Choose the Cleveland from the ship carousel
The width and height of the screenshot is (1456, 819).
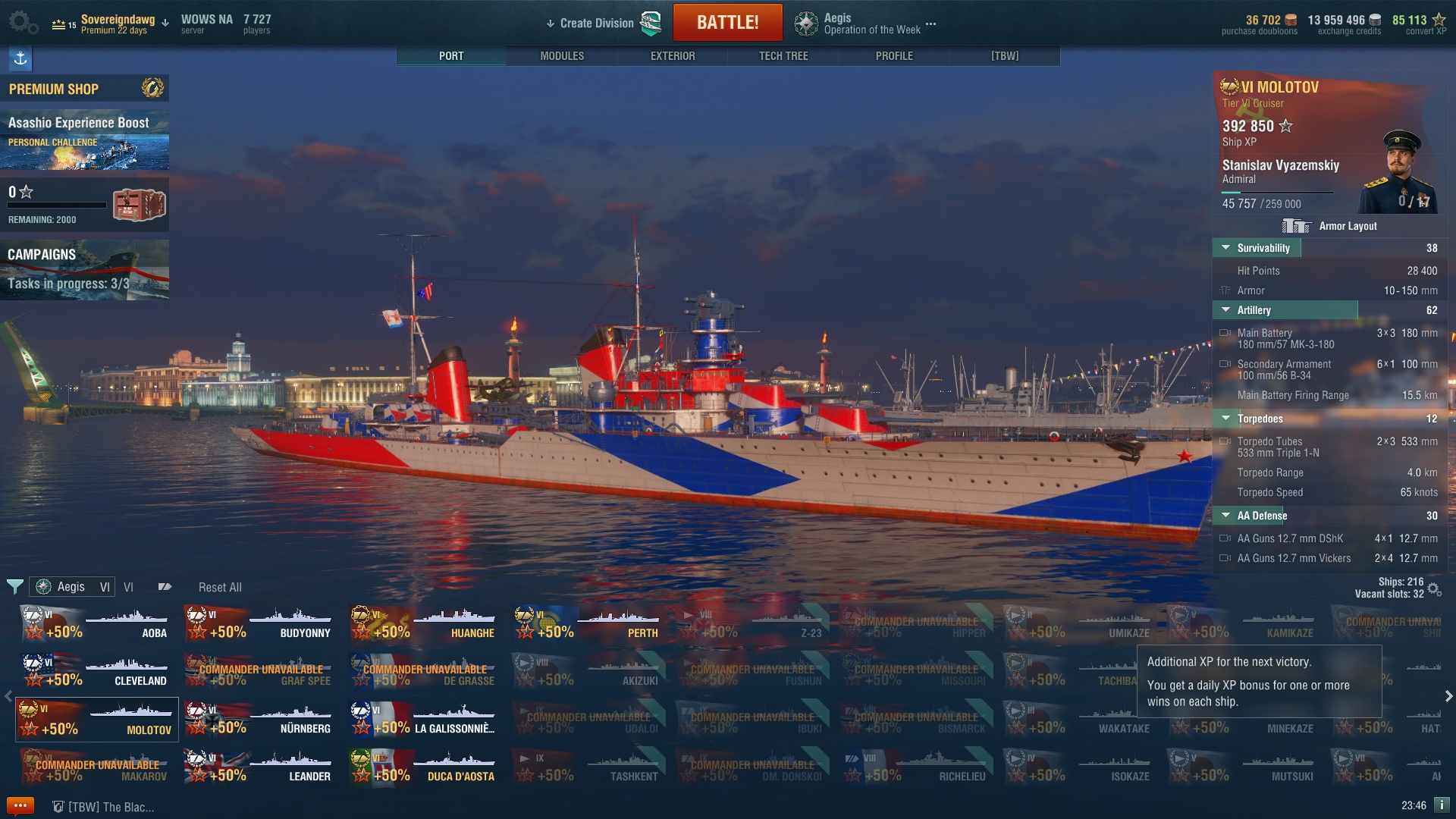pos(96,672)
